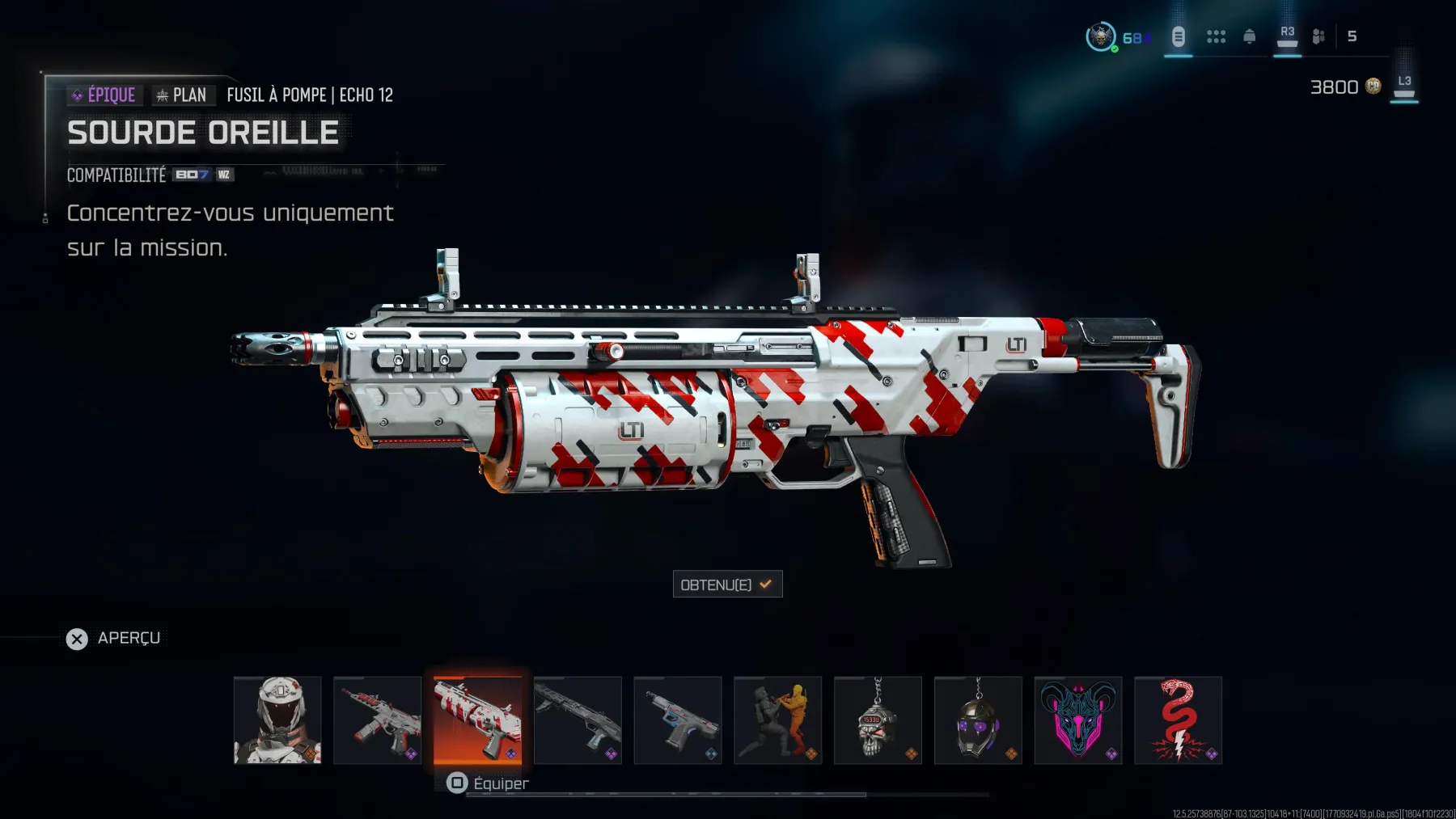Close the APERÇU preview with the X
This screenshot has width=1456, height=819.
tap(77, 639)
